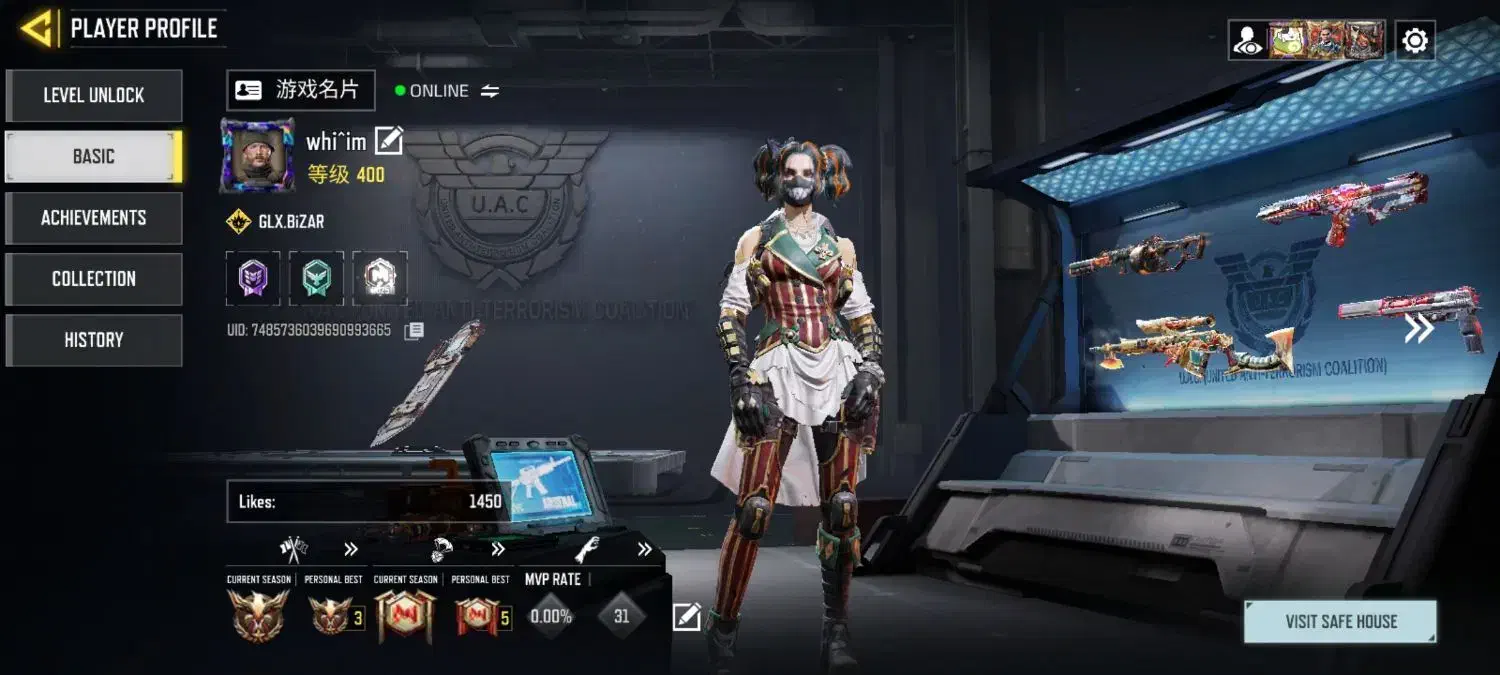Open the game name card button
This screenshot has height=675, width=1500.
coord(300,90)
